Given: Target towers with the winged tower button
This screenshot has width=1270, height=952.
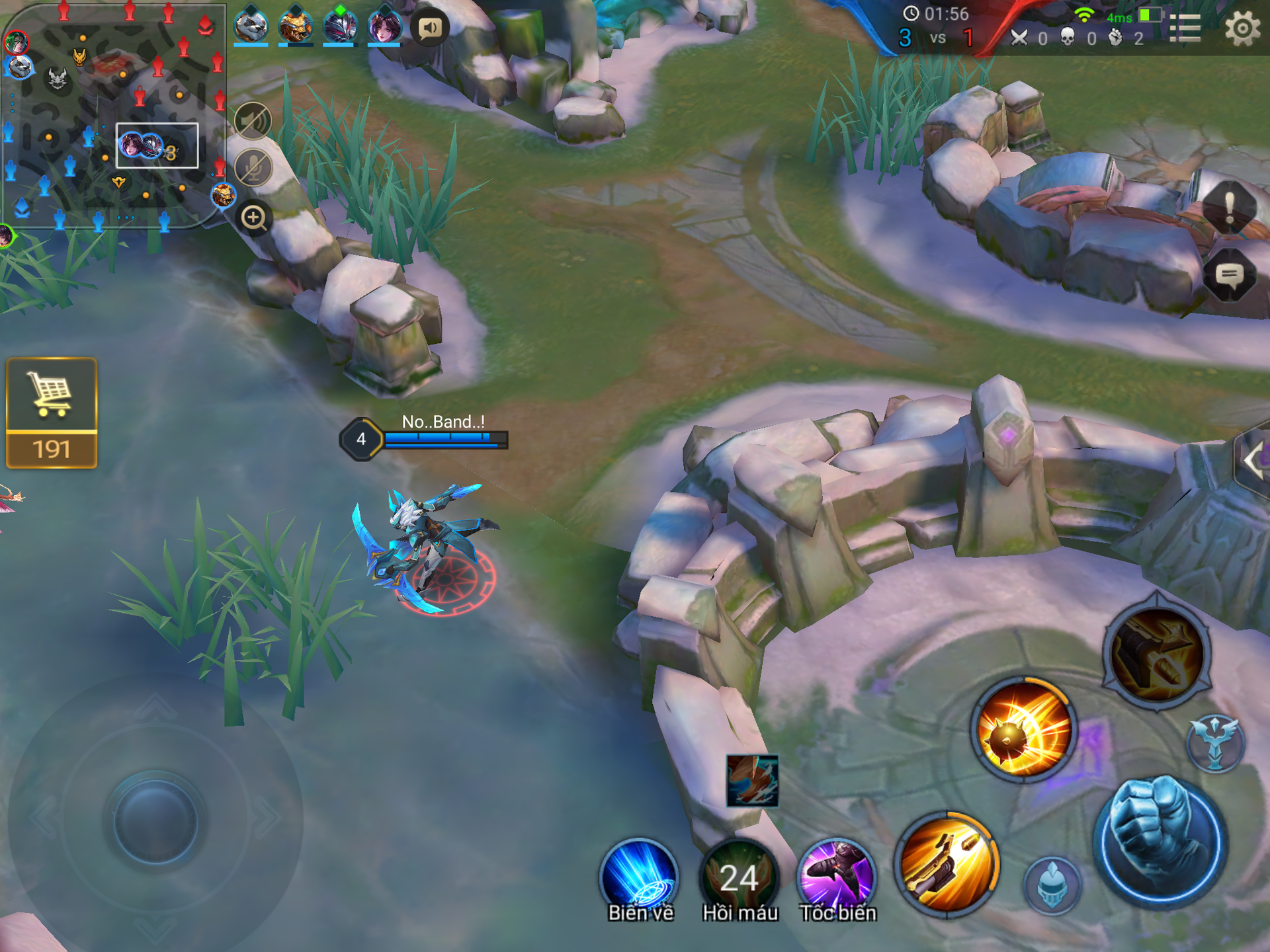Looking at the screenshot, I should pyautogui.click(x=1215, y=743).
